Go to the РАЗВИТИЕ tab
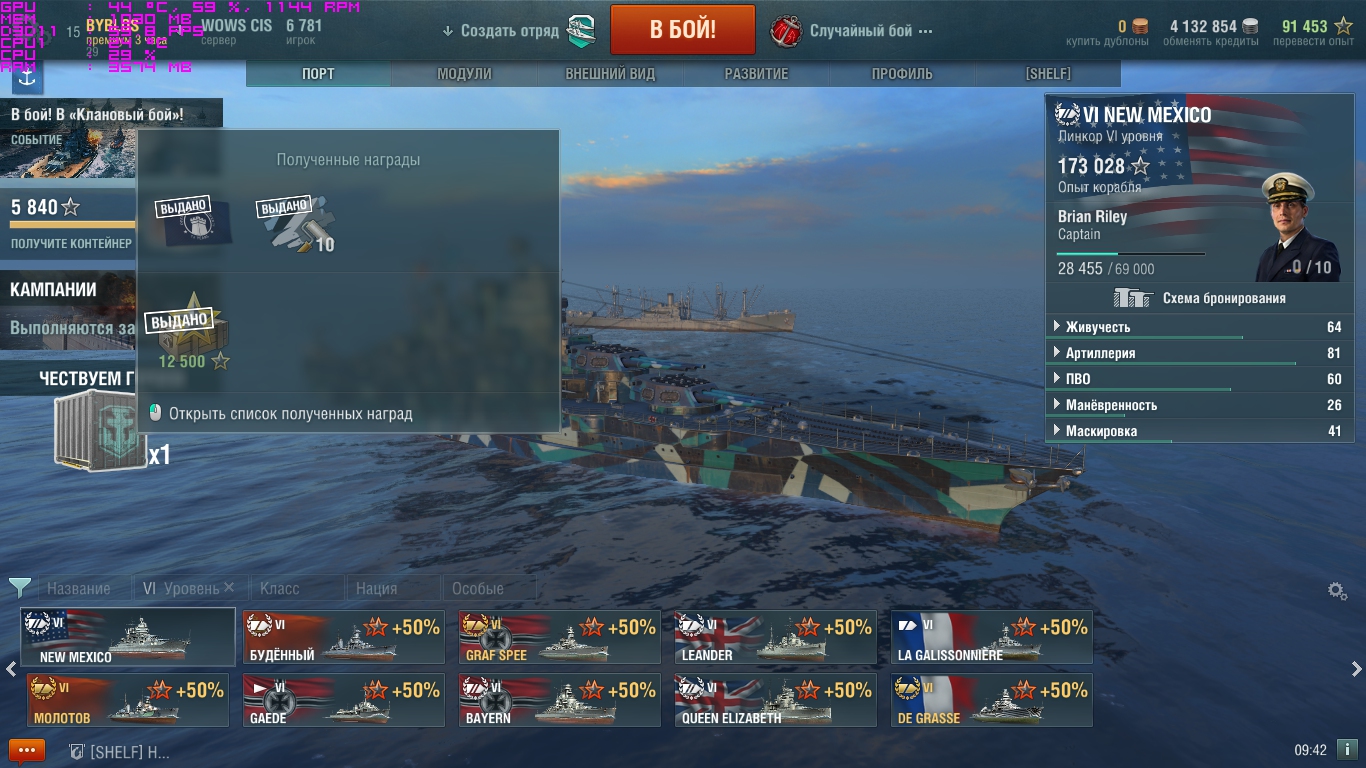 point(756,74)
